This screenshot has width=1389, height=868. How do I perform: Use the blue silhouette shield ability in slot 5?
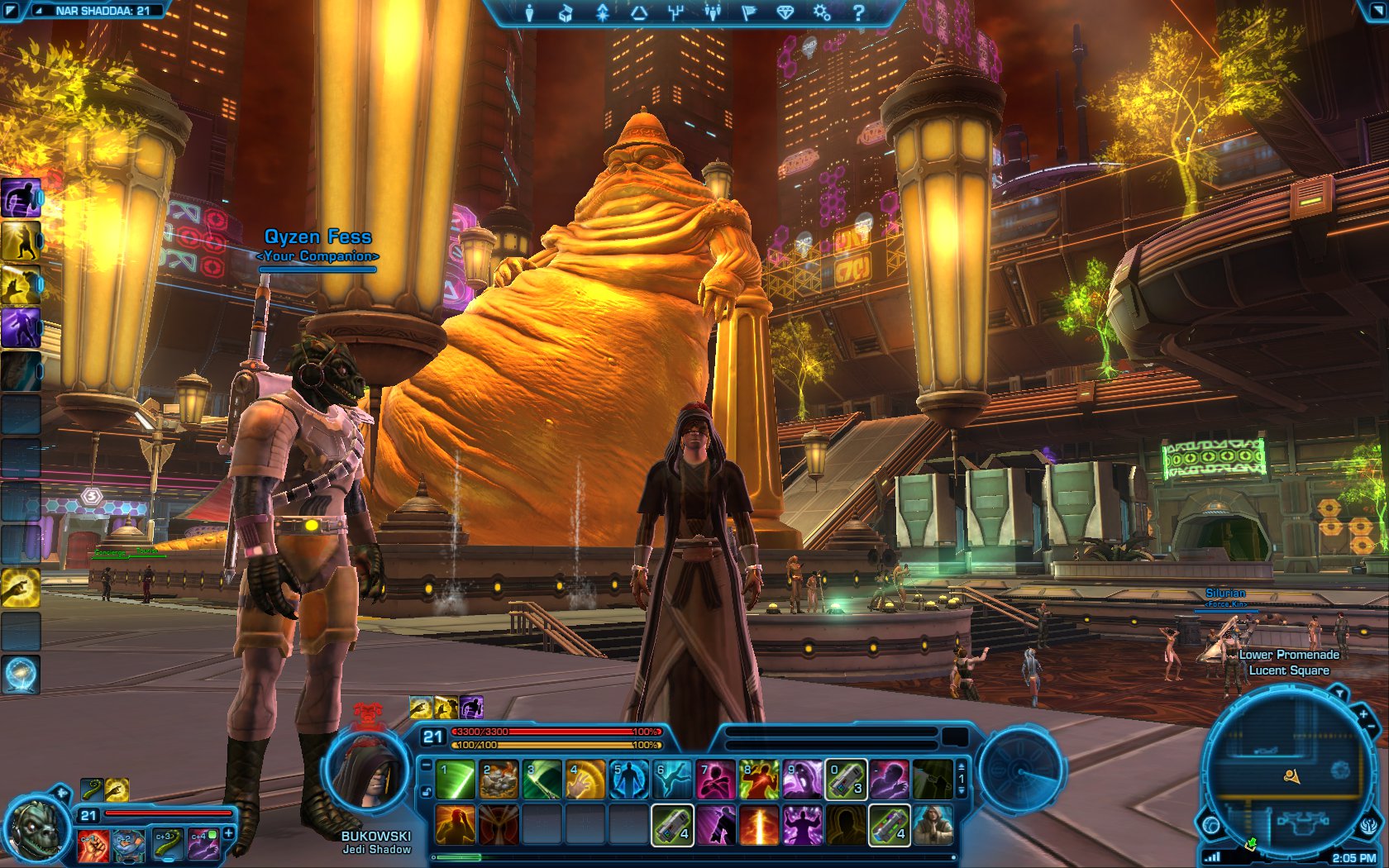(628, 780)
